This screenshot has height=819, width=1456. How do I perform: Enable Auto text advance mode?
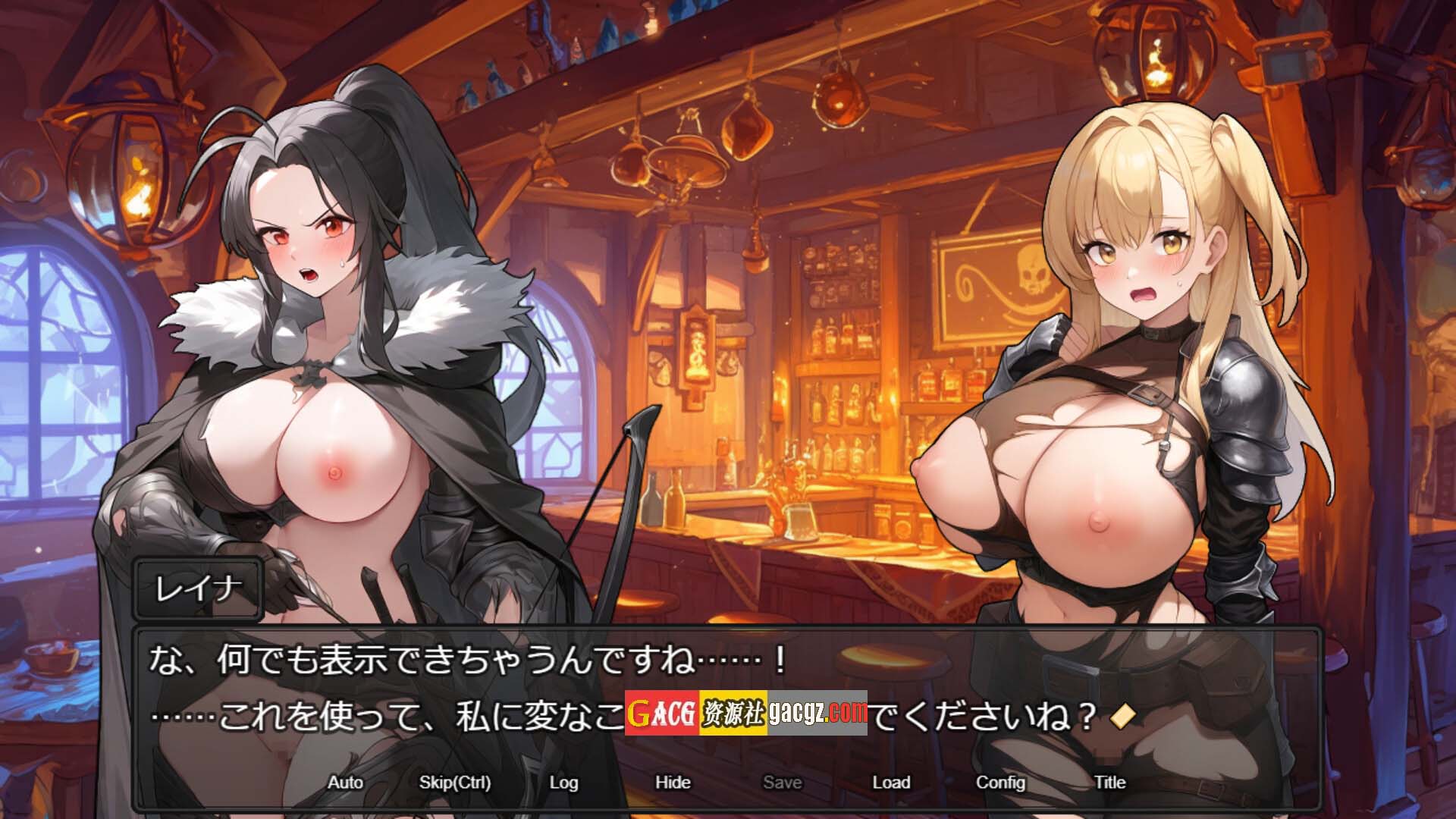coord(345,782)
